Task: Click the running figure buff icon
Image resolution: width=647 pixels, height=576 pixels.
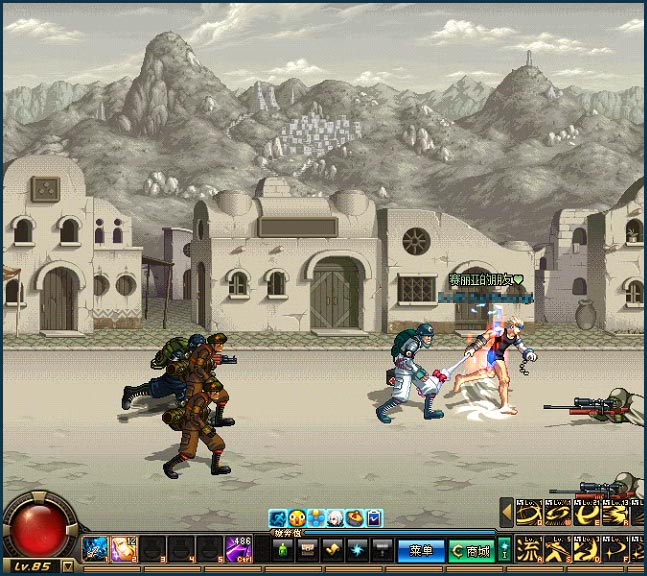Action: pos(277,518)
